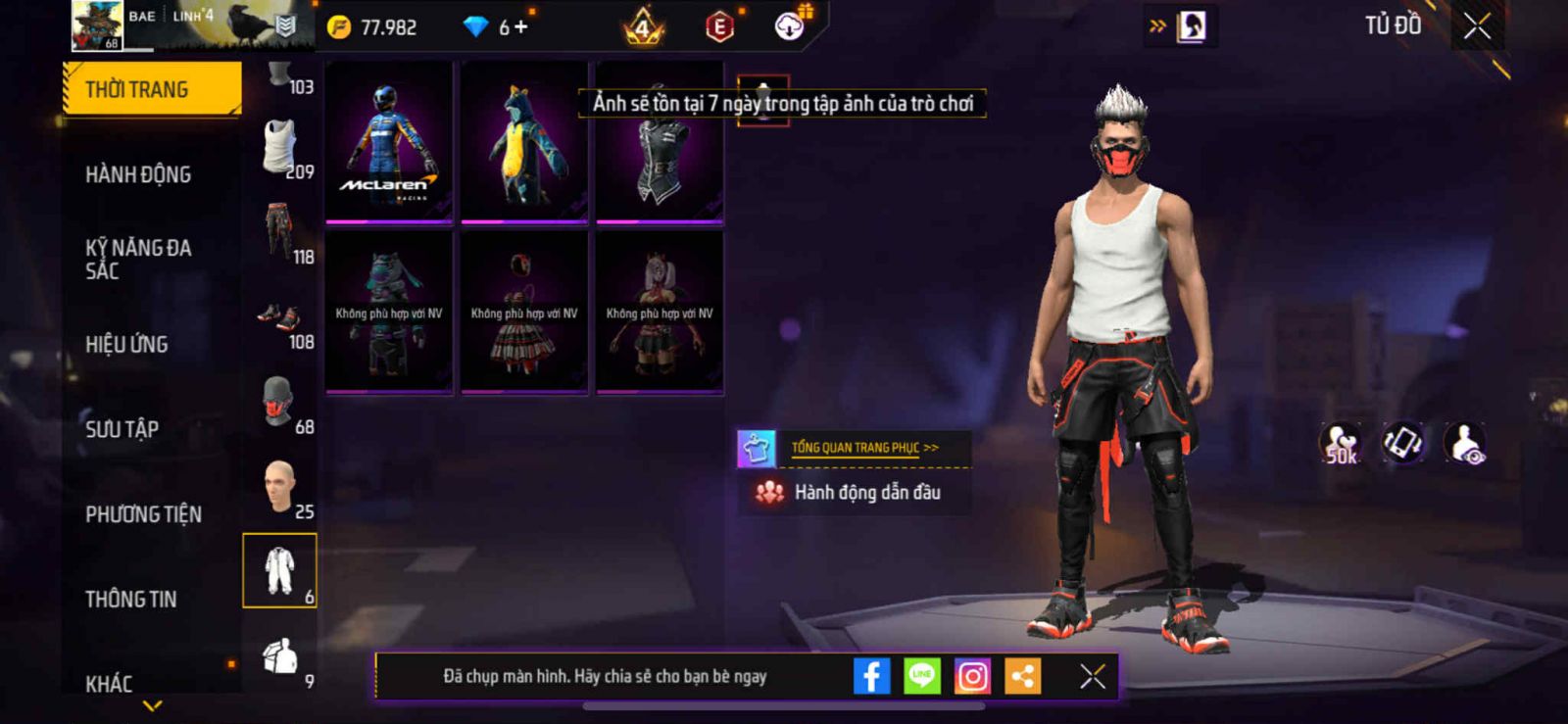The width and height of the screenshot is (1568, 724).
Task: Open the Thời Trang tab
Action: (152, 89)
